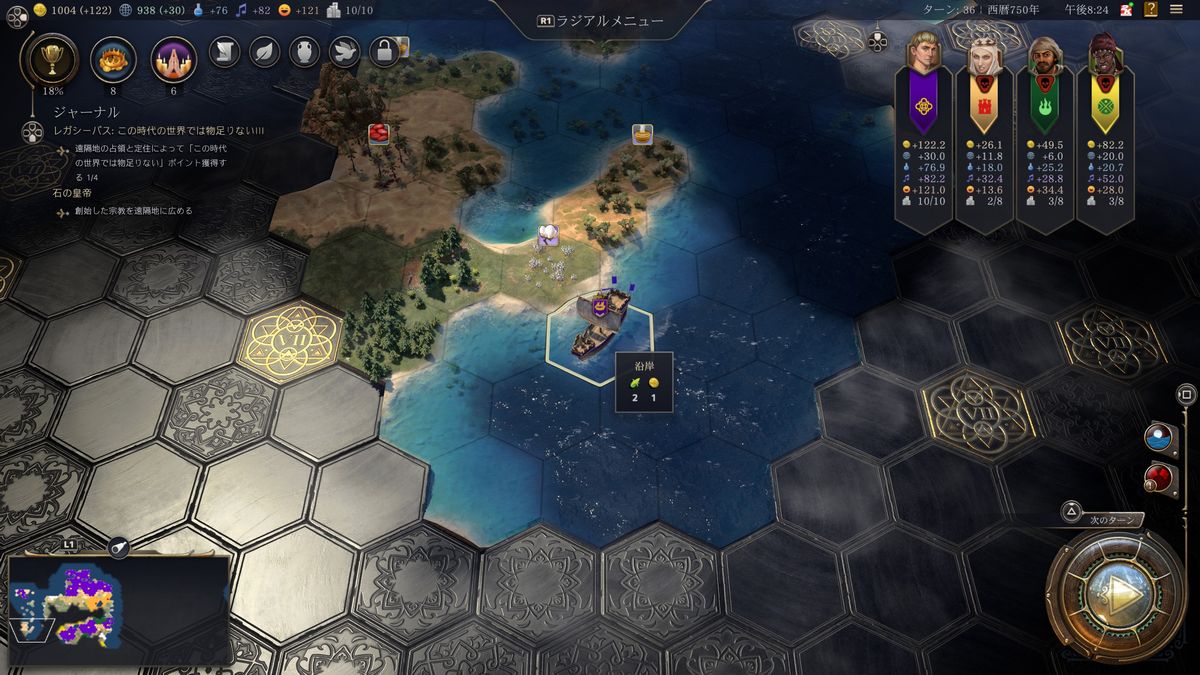This screenshot has height=675, width=1200.
Task: Open the victory progress trophy panel
Action: pos(47,59)
